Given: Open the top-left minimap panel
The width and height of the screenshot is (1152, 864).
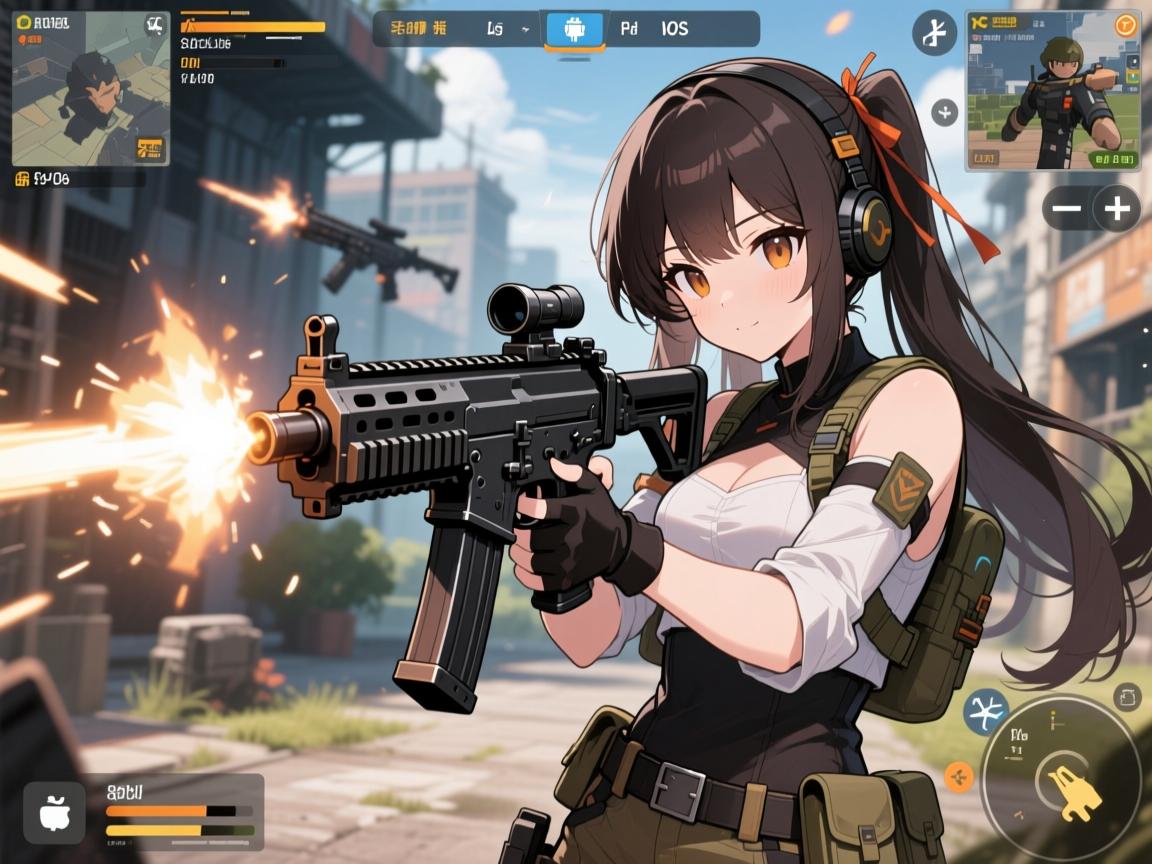Looking at the screenshot, I should point(90,88).
